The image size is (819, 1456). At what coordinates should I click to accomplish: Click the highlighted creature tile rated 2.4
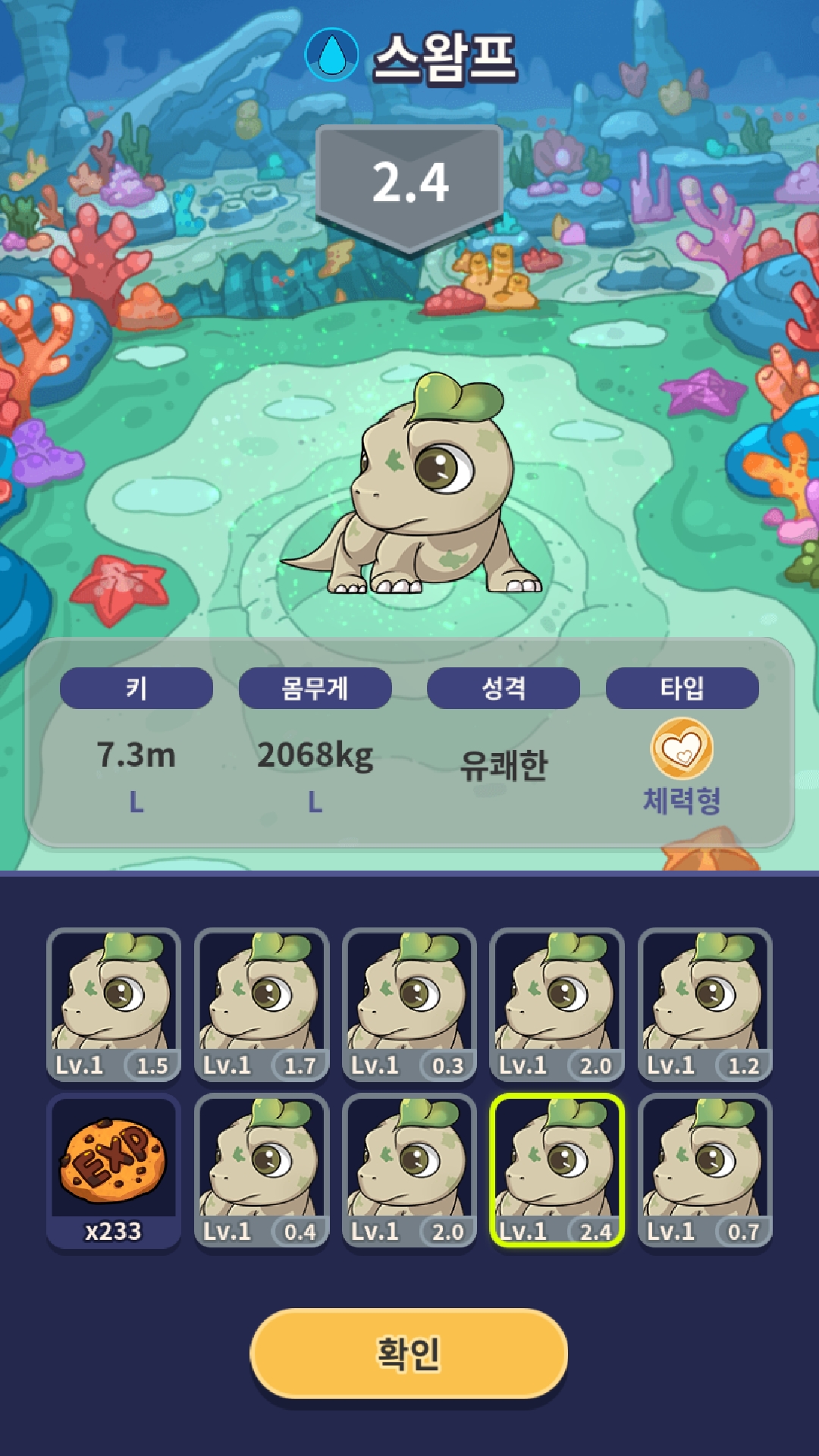pos(557,1170)
